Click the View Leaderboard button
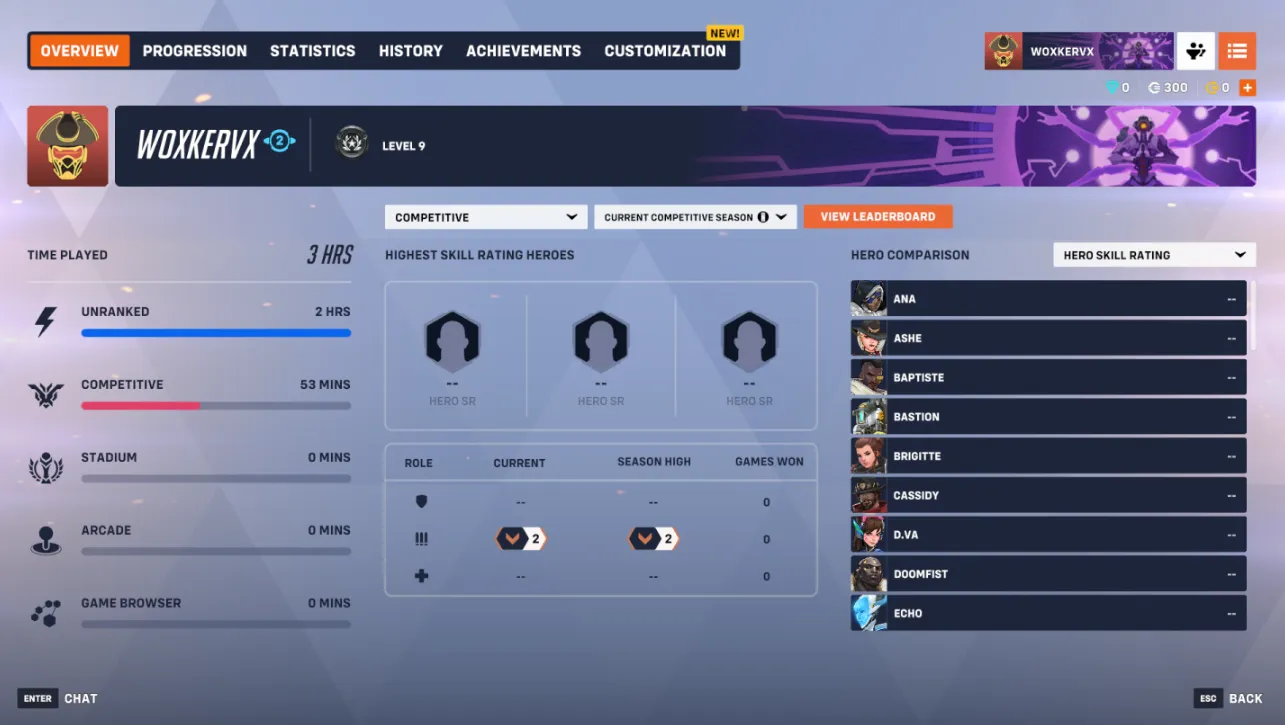The image size is (1285, 725). [878, 216]
